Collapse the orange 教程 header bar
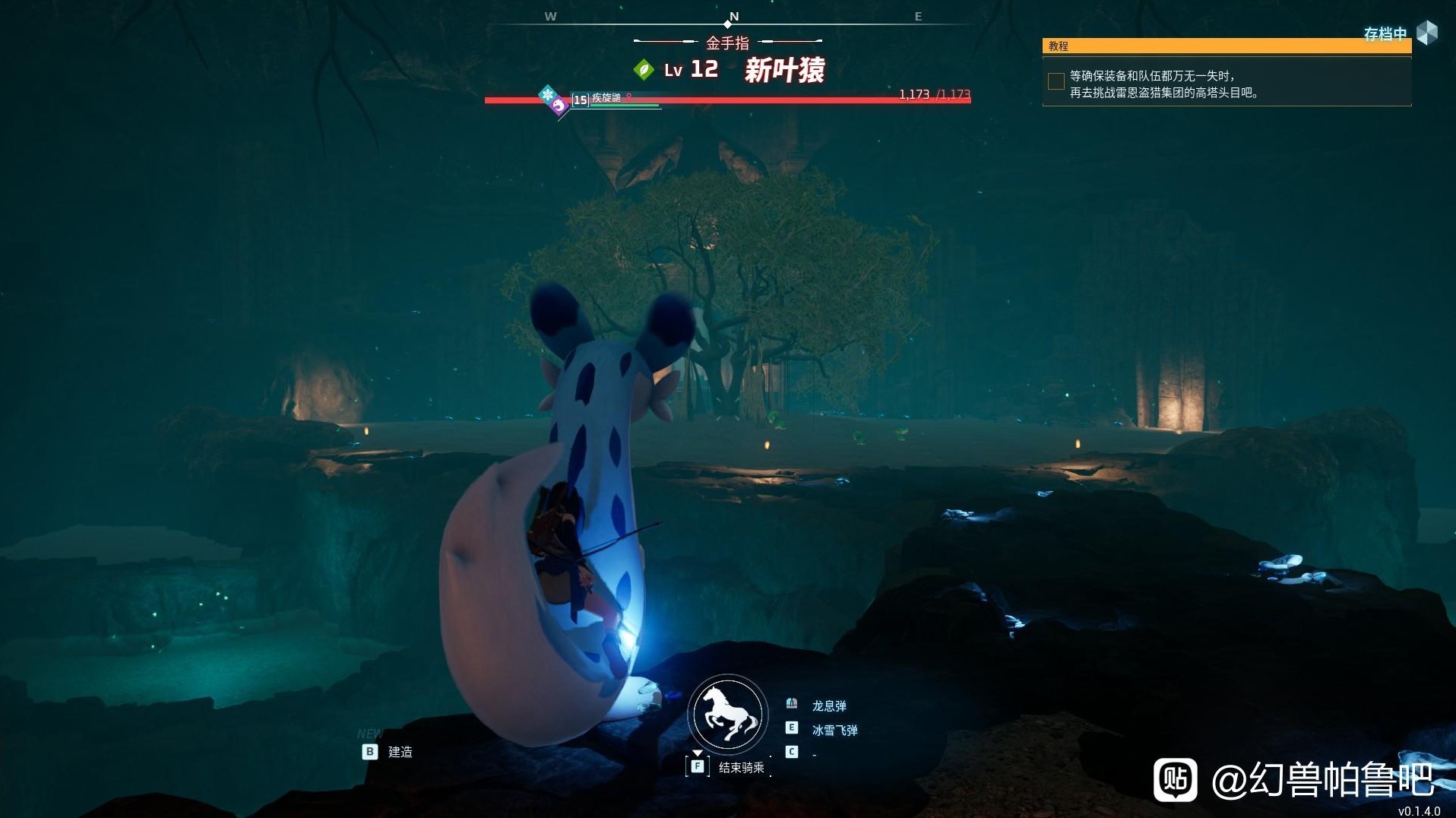 pyautogui.click(x=1226, y=46)
